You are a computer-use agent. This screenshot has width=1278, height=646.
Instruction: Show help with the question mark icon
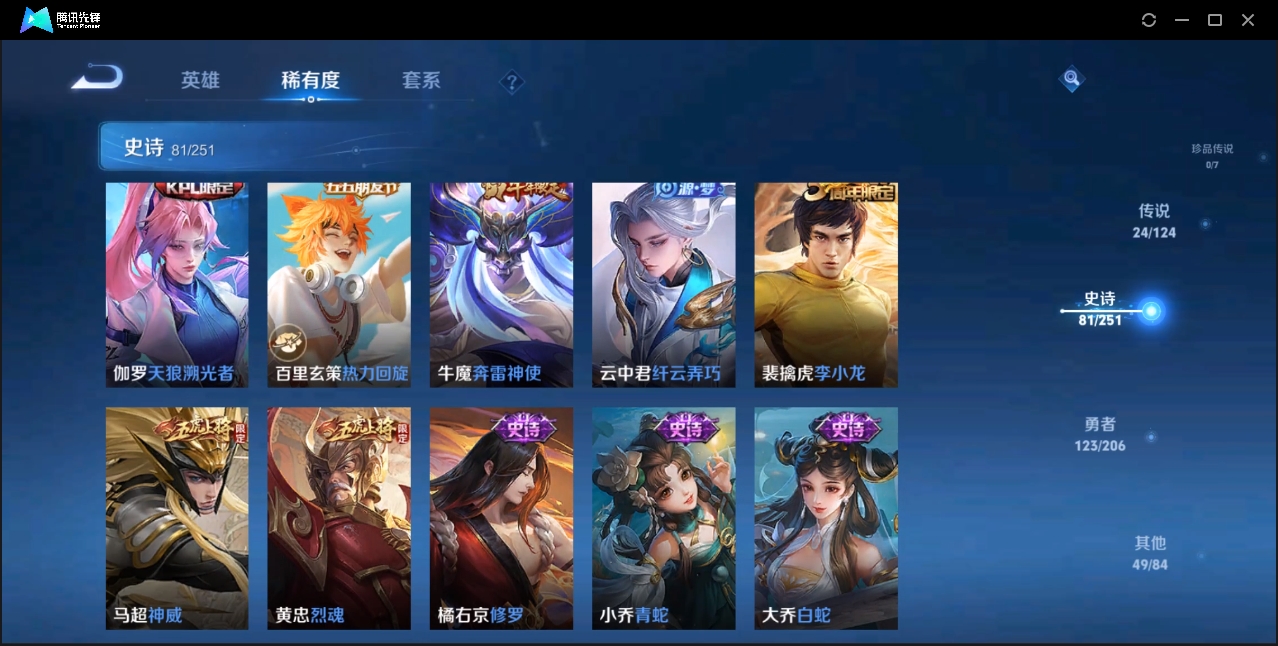coord(512,82)
